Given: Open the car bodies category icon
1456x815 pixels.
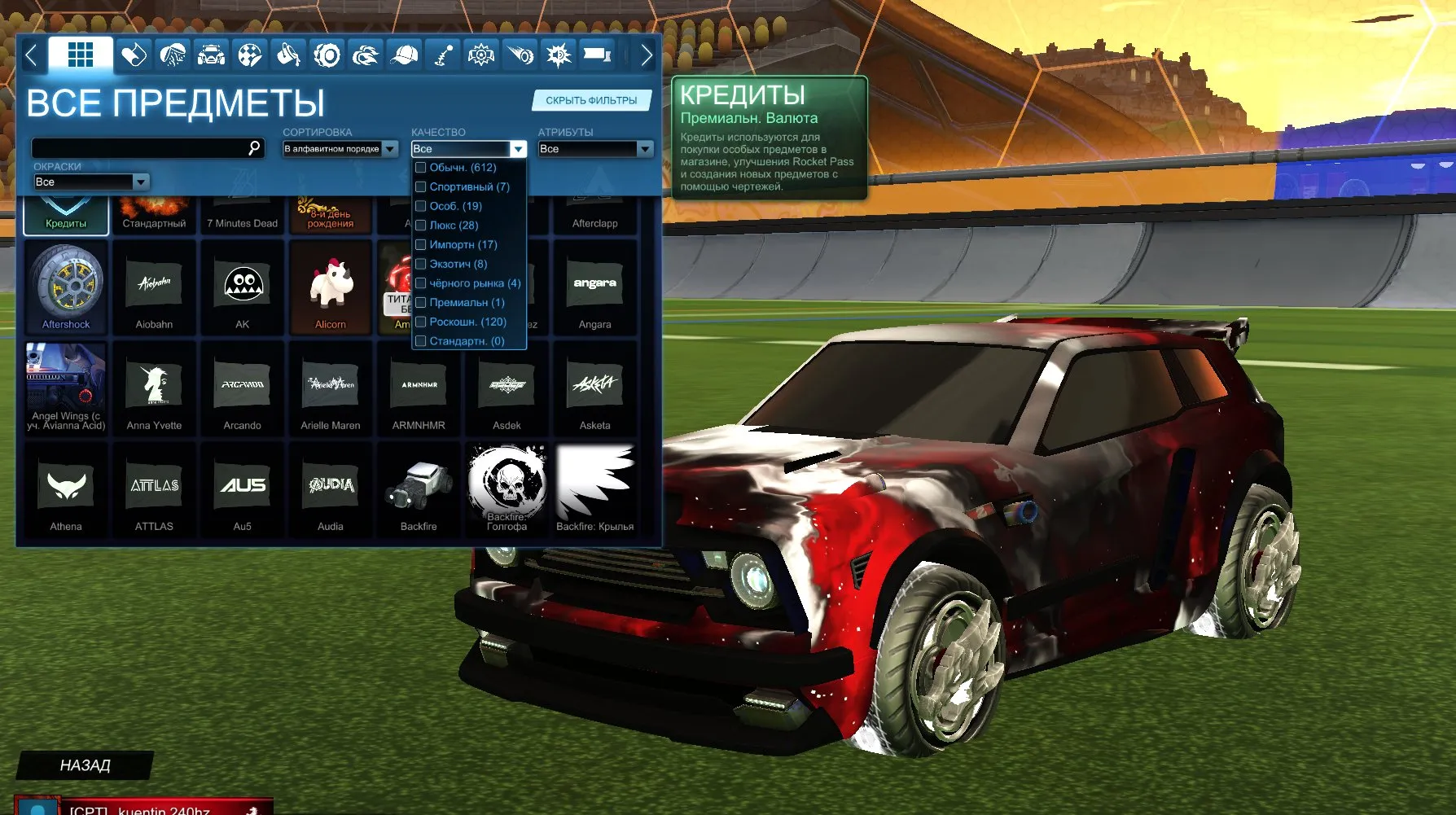Looking at the screenshot, I should [x=210, y=55].
